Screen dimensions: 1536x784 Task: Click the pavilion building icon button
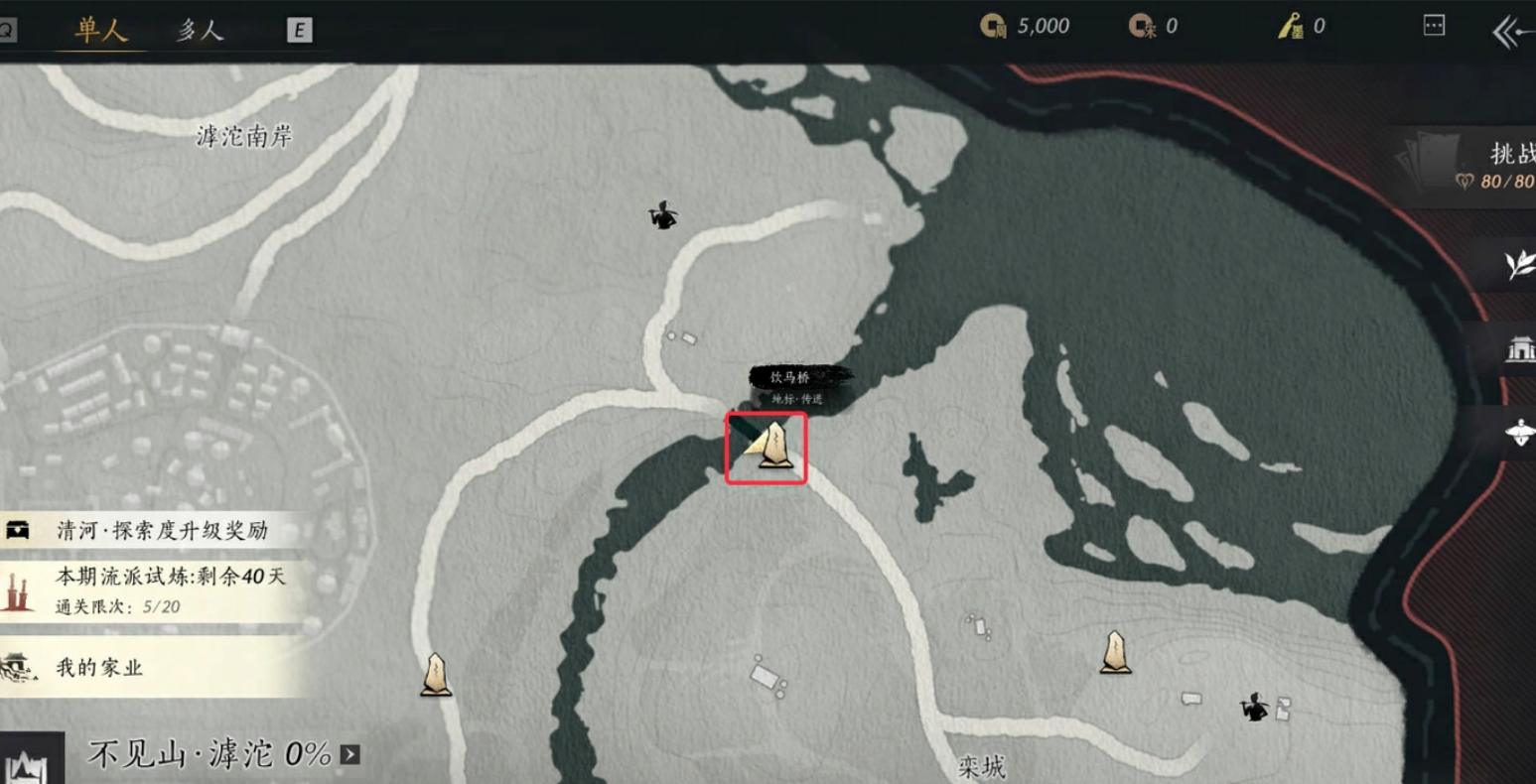tap(1518, 349)
